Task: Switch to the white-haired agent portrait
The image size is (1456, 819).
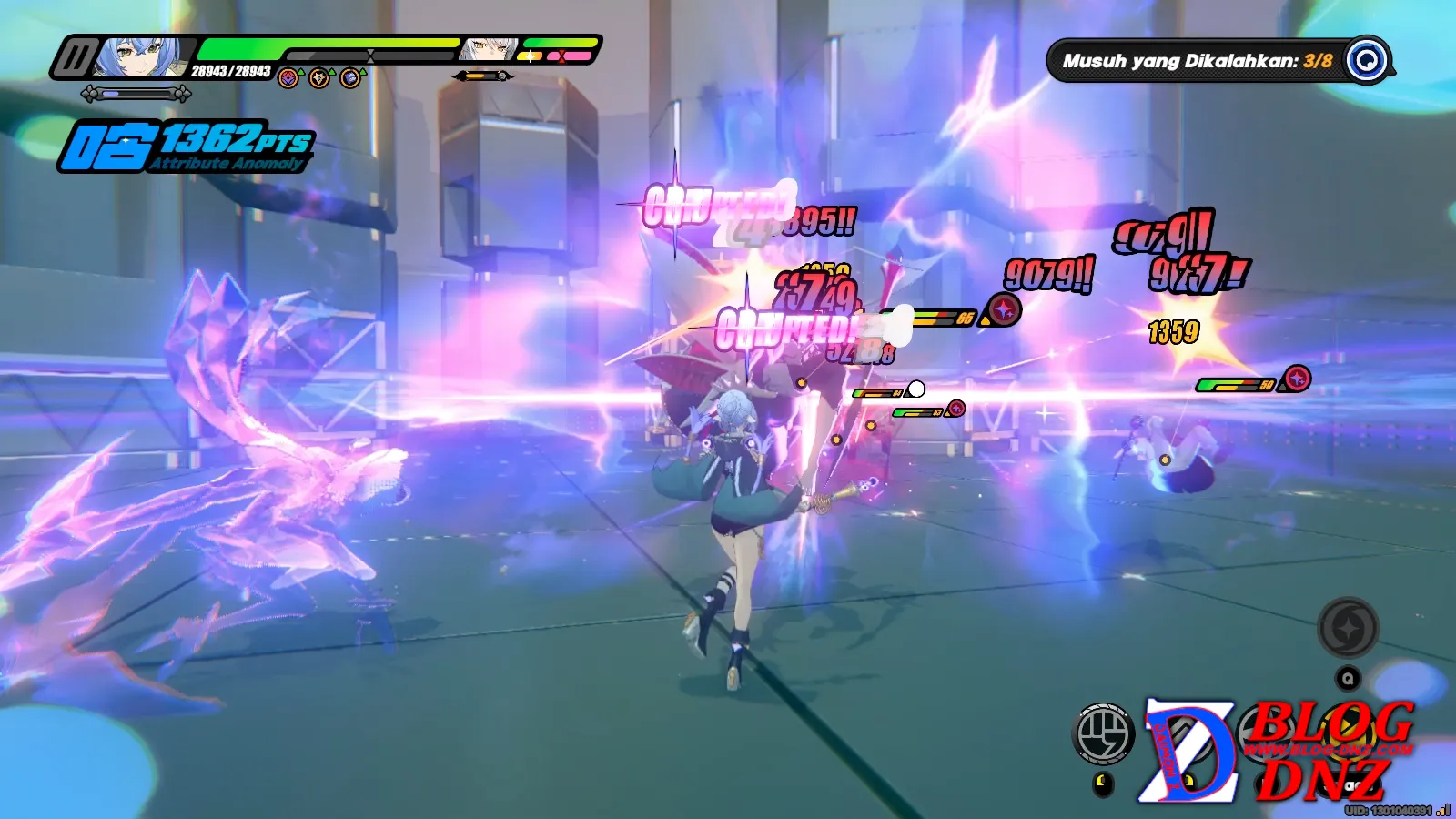Action: pyautogui.click(x=489, y=49)
